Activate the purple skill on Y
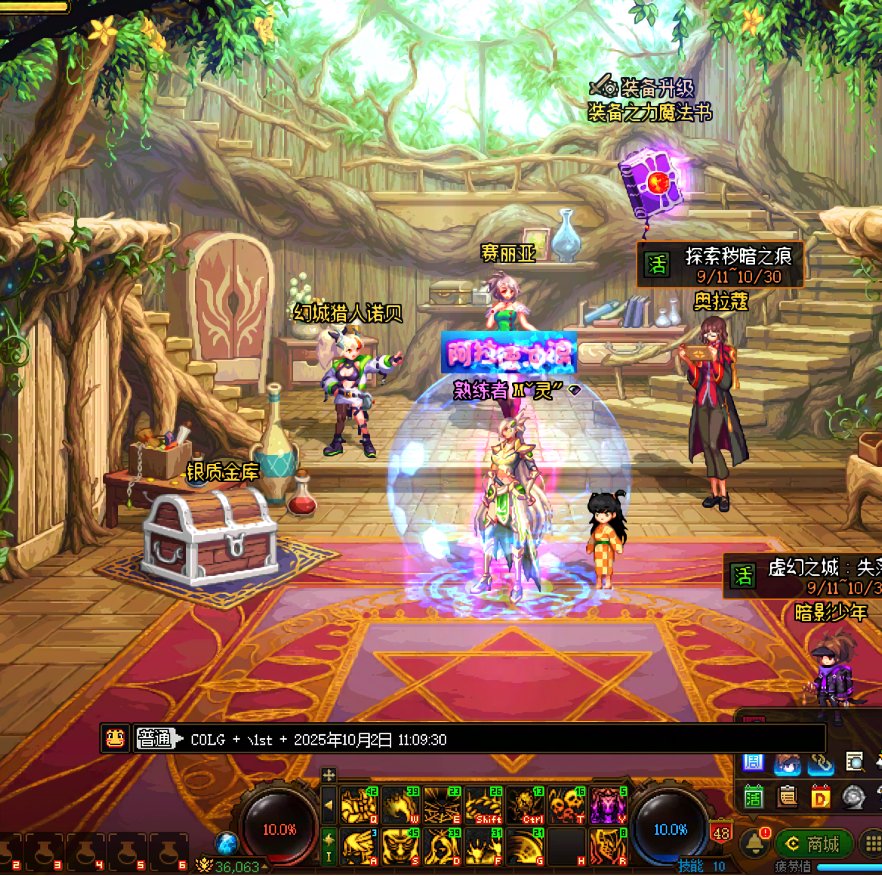Viewport: 882px width, 876px height. [x=608, y=805]
